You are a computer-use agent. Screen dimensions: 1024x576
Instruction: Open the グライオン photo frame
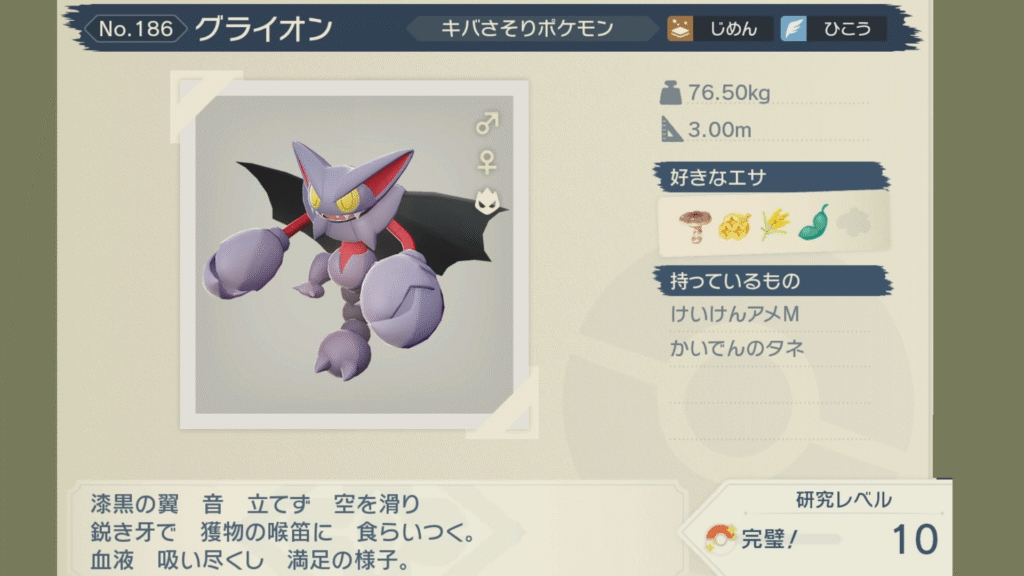point(354,255)
